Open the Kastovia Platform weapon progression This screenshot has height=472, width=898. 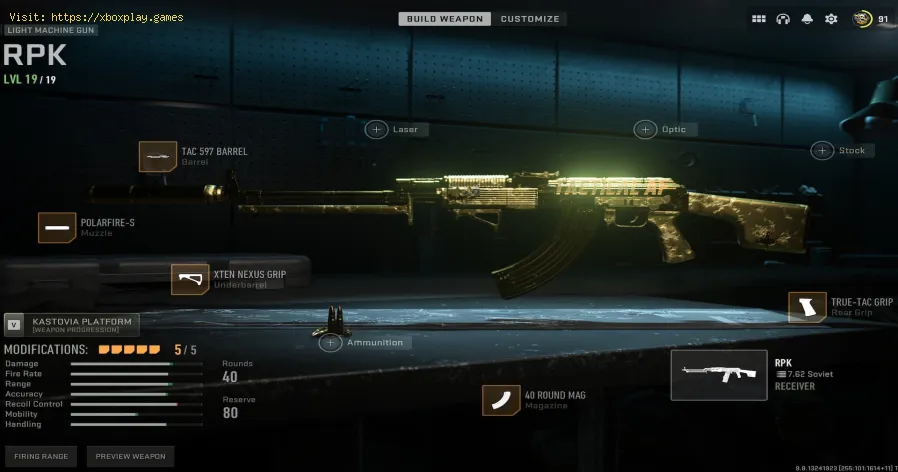coord(71,323)
